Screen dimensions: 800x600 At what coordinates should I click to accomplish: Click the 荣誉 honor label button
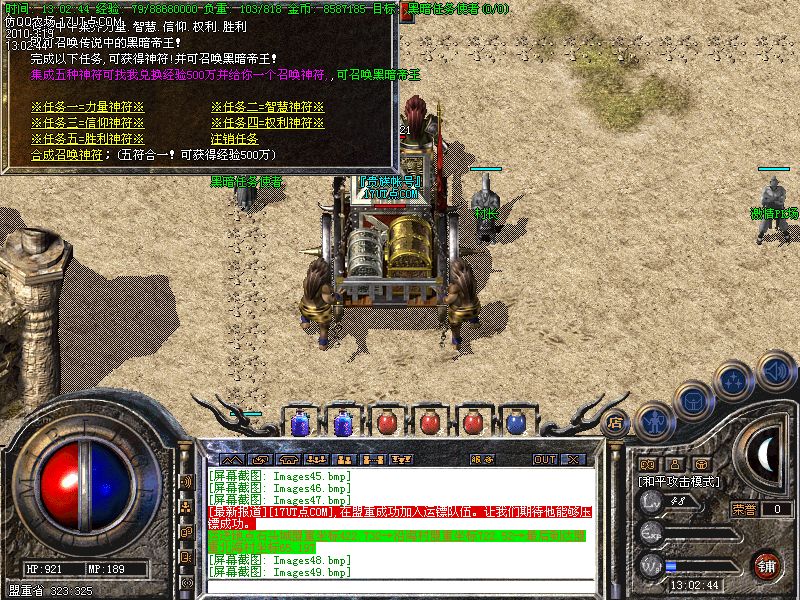tap(744, 509)
